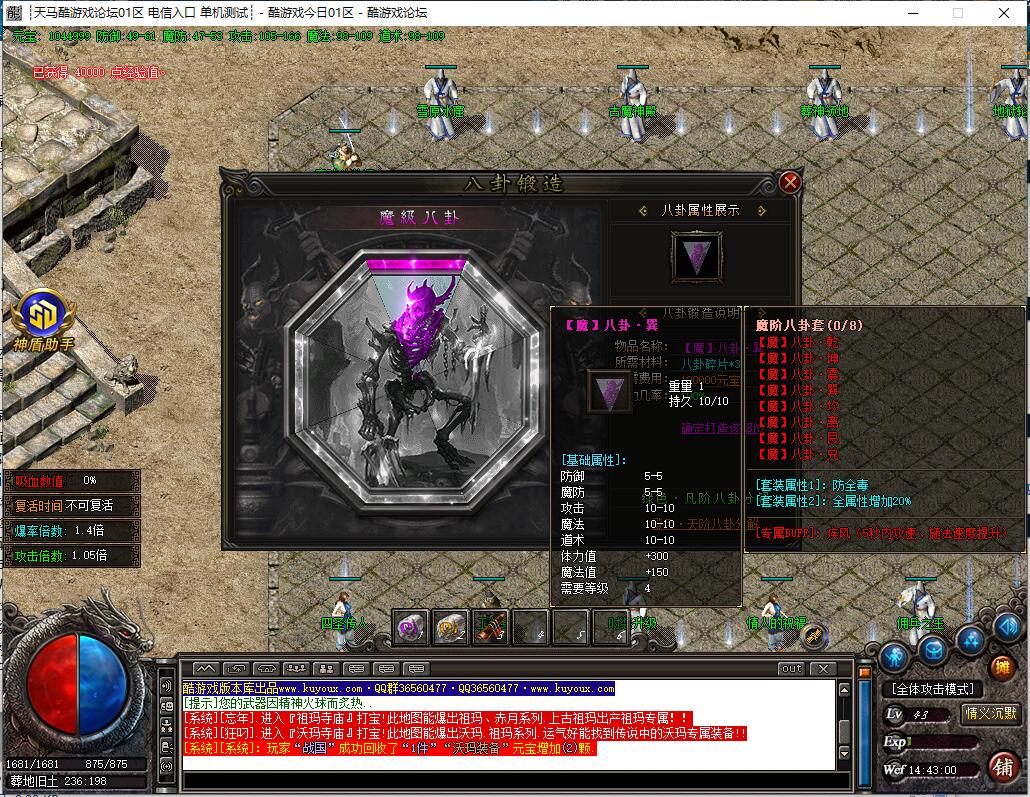Open the 铺 shop button
This screenshot has height=797, width=1030.
coord(1002,766)
